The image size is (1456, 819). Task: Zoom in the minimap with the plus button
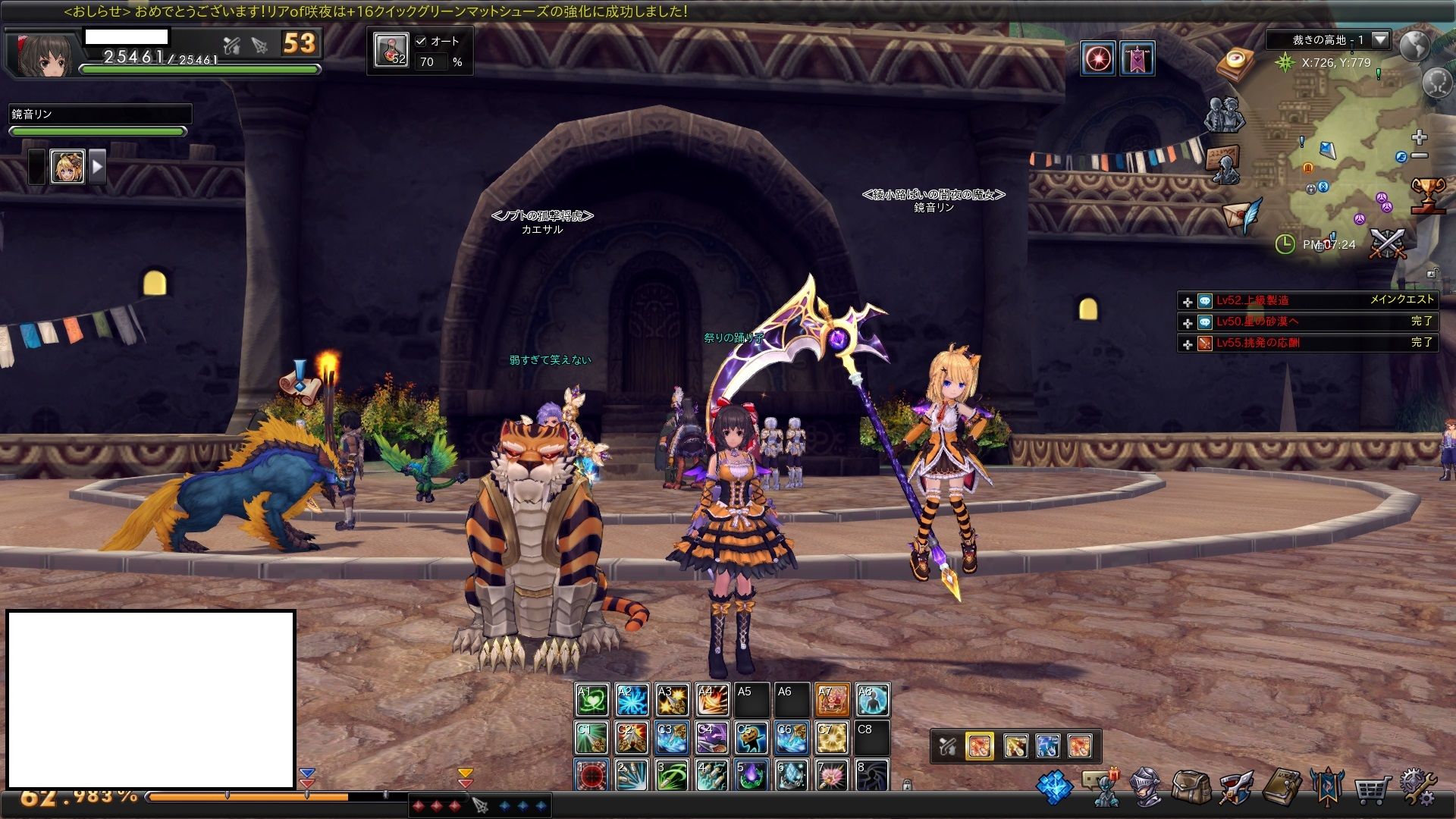click(x=1420, y=137)
